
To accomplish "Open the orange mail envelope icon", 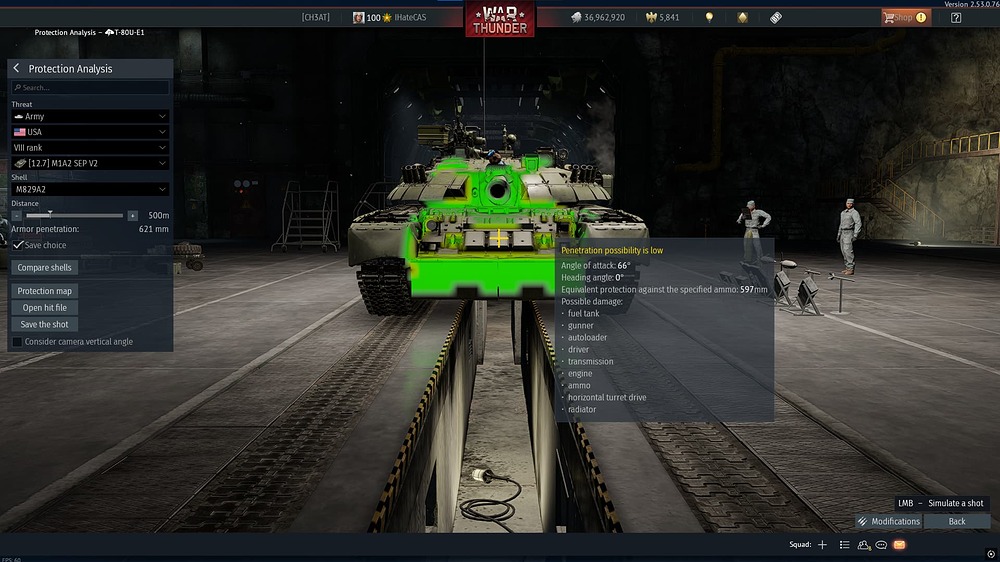I will [899, 545].
